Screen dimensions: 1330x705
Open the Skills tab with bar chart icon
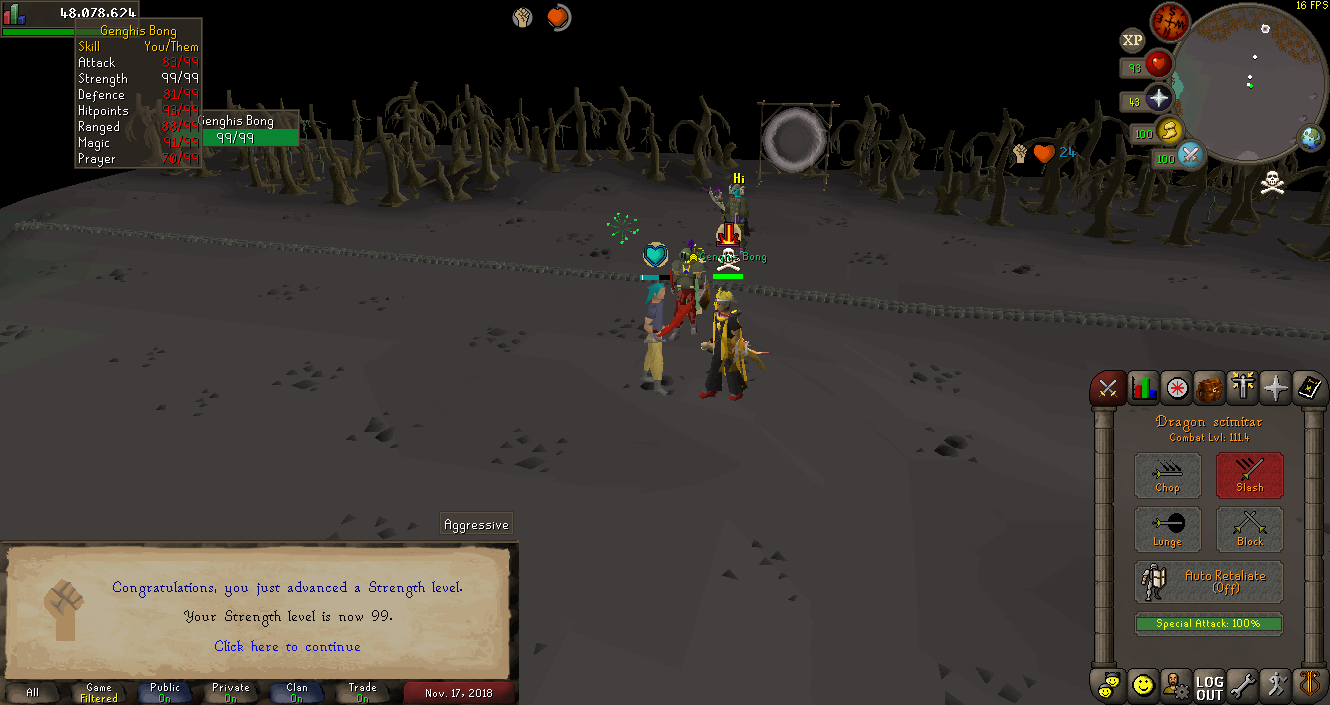(1143, 388)
